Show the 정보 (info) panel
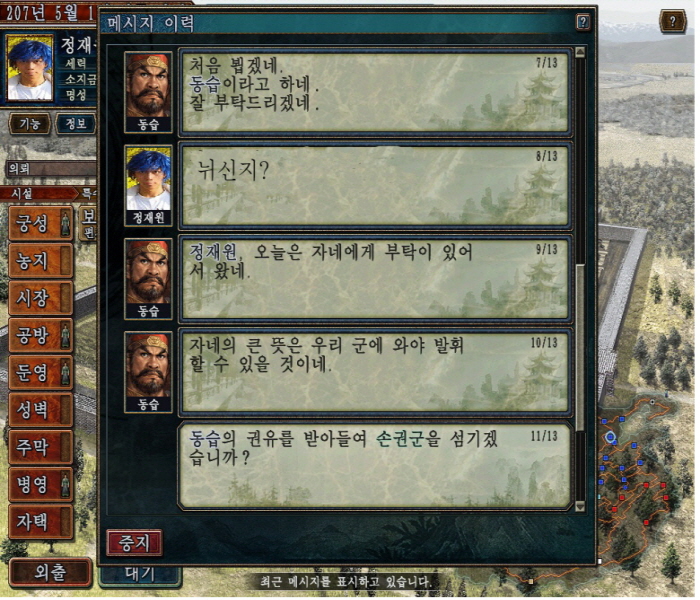 click(75, 124)
